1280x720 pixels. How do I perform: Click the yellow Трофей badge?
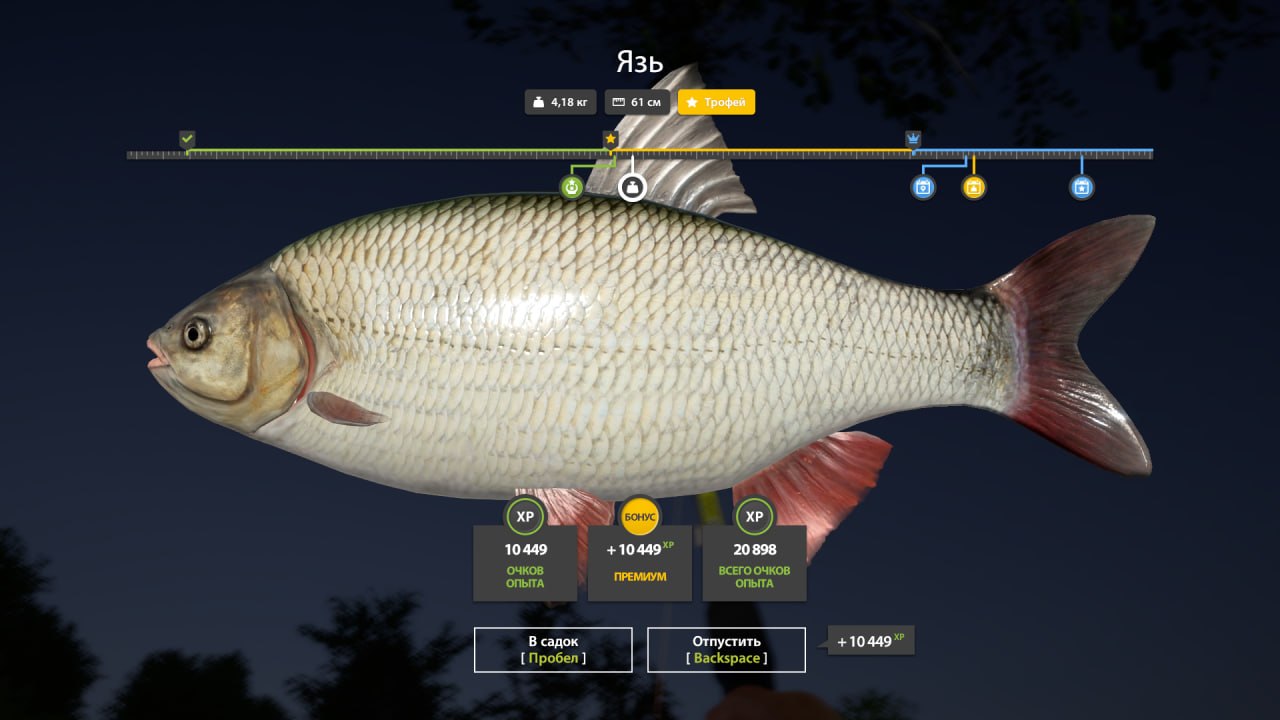click(716, 102)
